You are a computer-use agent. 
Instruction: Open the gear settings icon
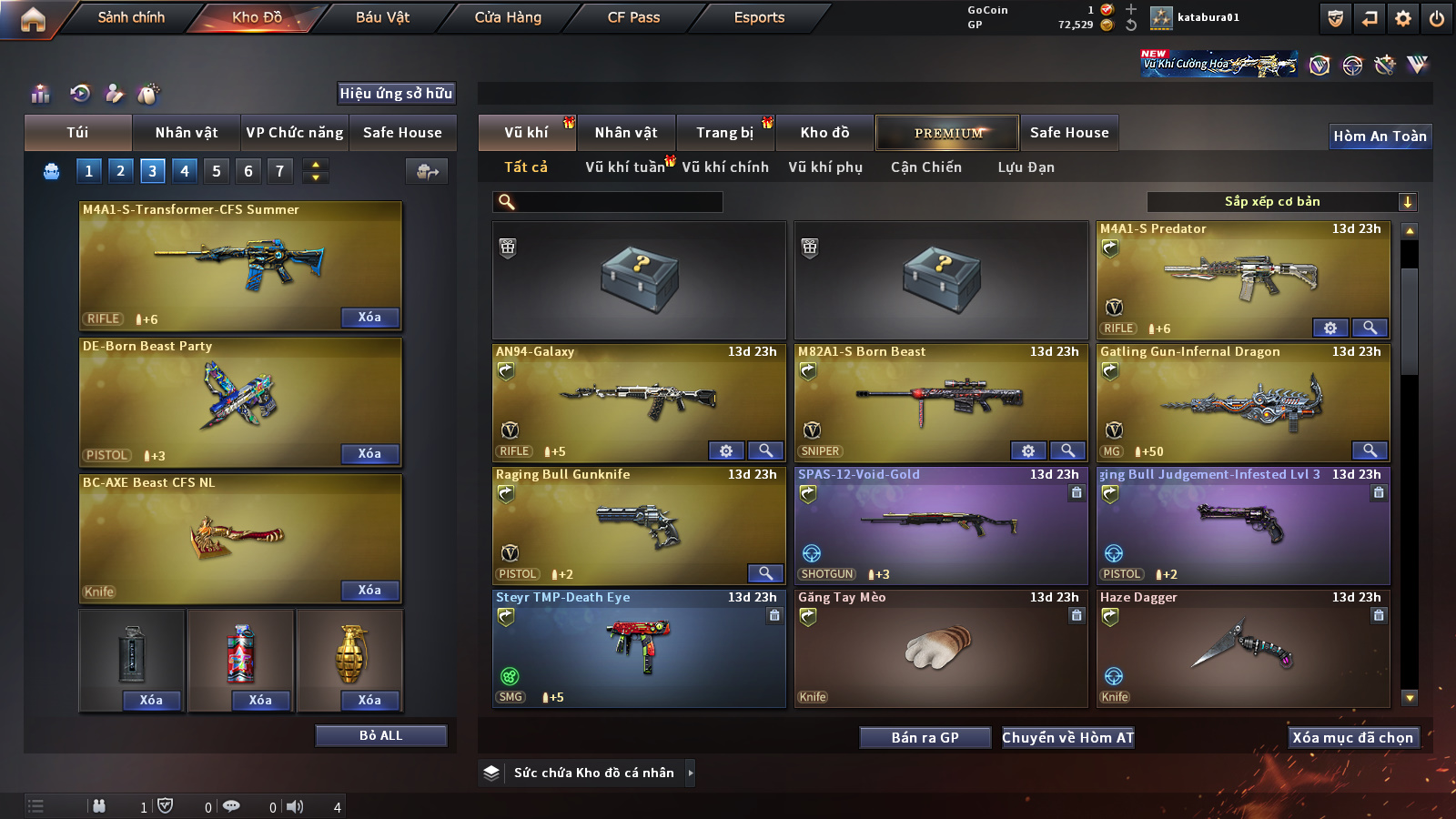click(x=1403, y=18)
